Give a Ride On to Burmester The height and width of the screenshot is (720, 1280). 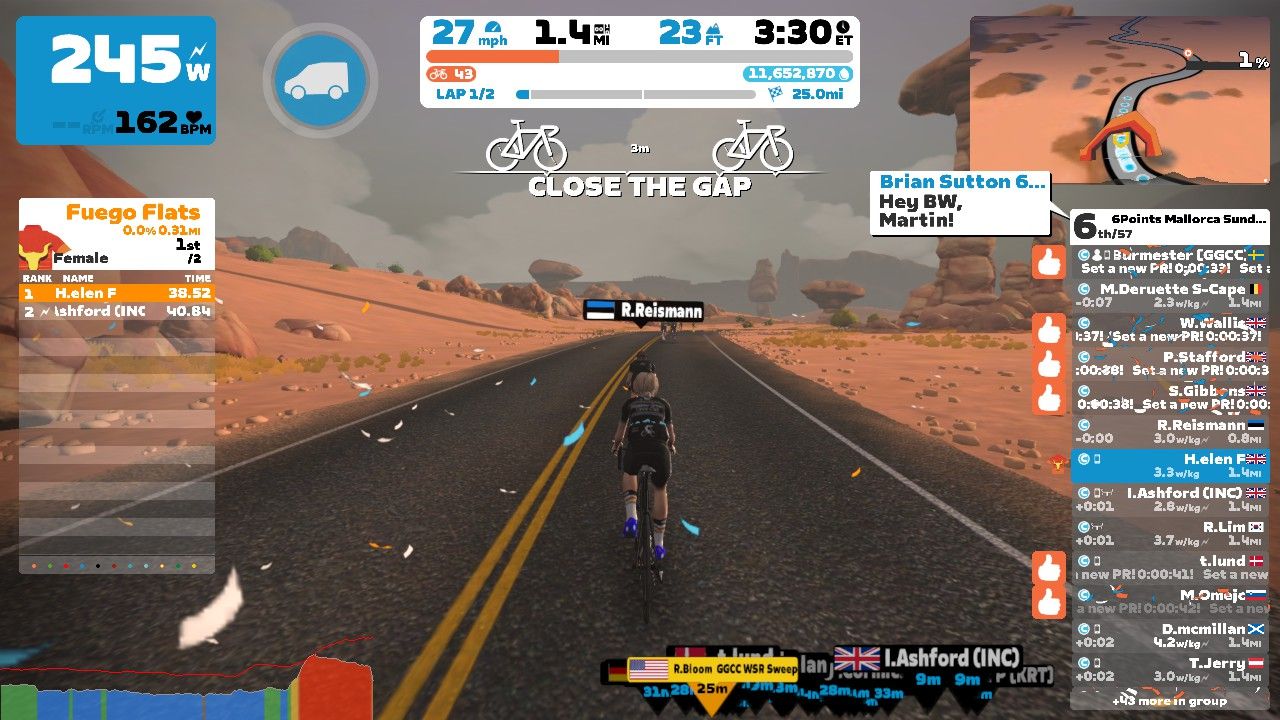pos(1049,262)
